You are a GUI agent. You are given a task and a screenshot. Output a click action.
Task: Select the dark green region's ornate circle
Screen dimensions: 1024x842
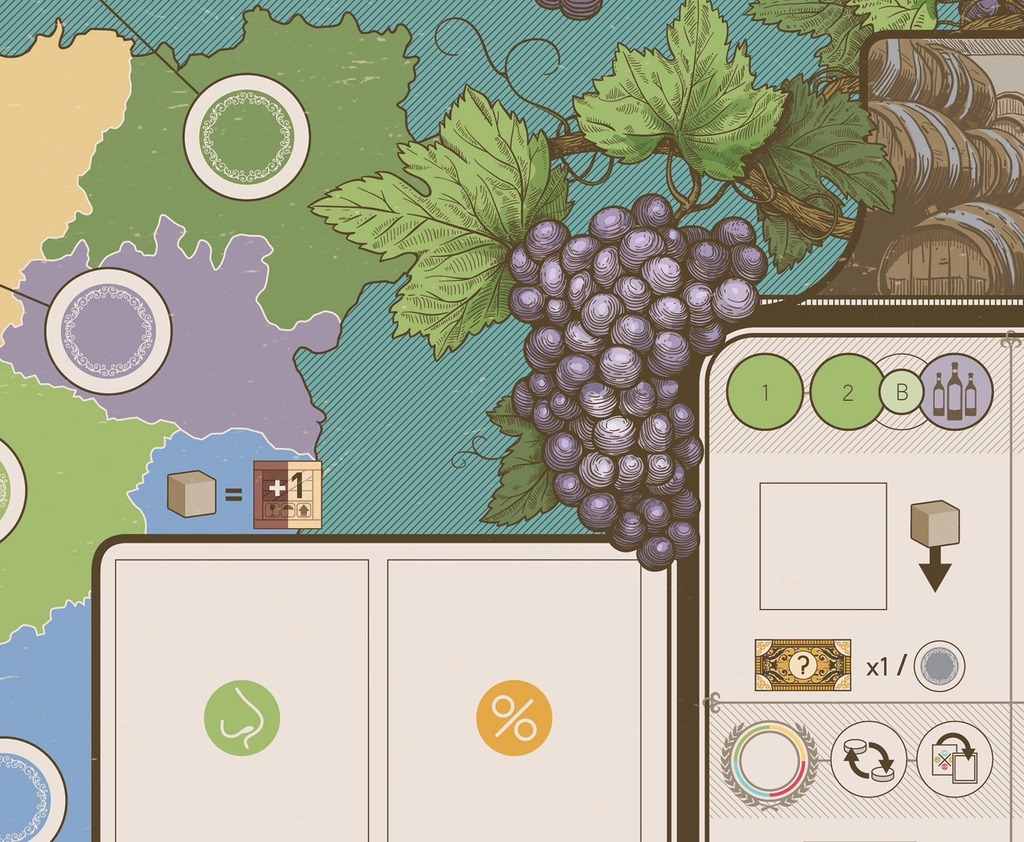[x=246, y=137]
